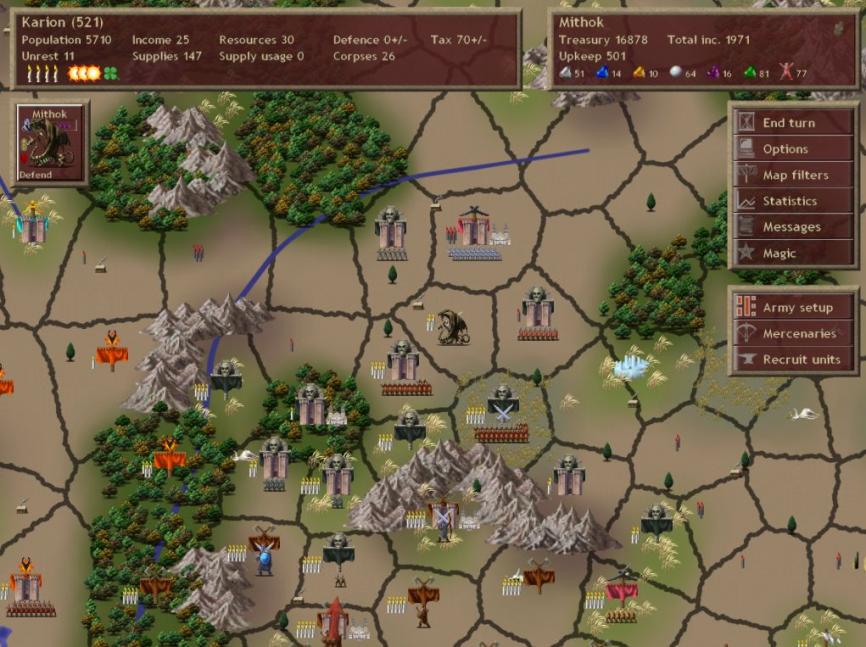View the Messages log
The width and height of the screenshot is (866, 647).
tap(793, 227)
